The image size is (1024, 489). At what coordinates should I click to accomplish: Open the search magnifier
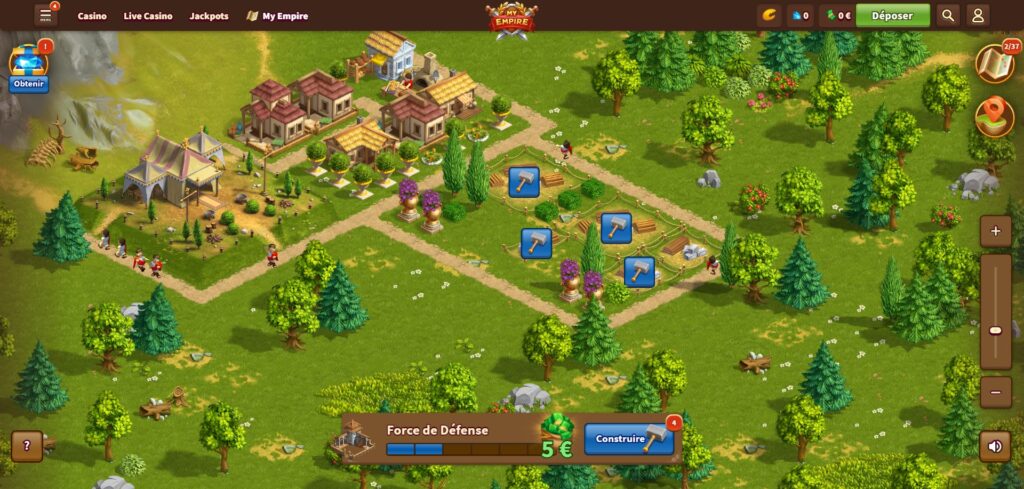pyautogui.click(x=948, y=16)
